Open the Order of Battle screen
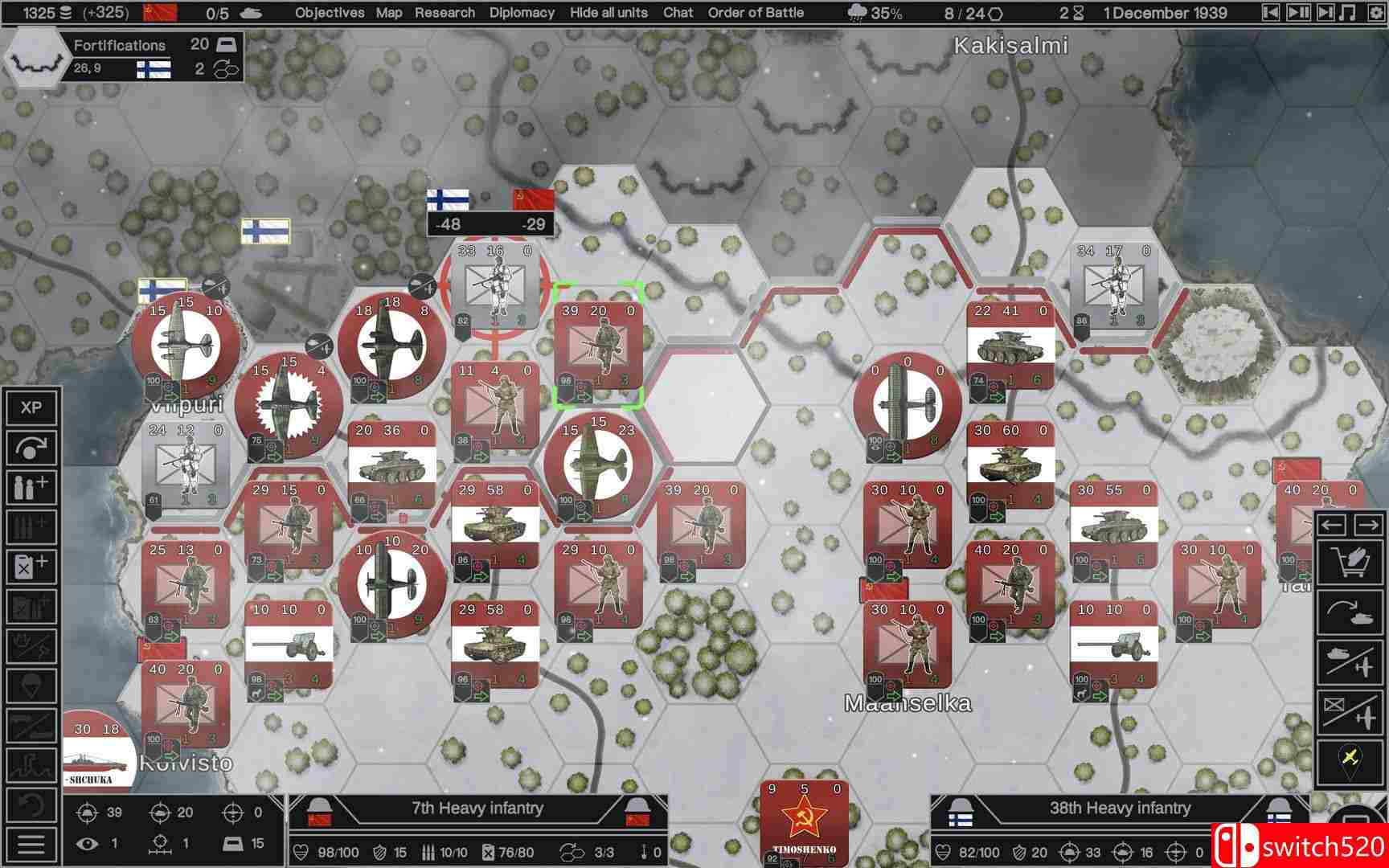 point(755,13)
